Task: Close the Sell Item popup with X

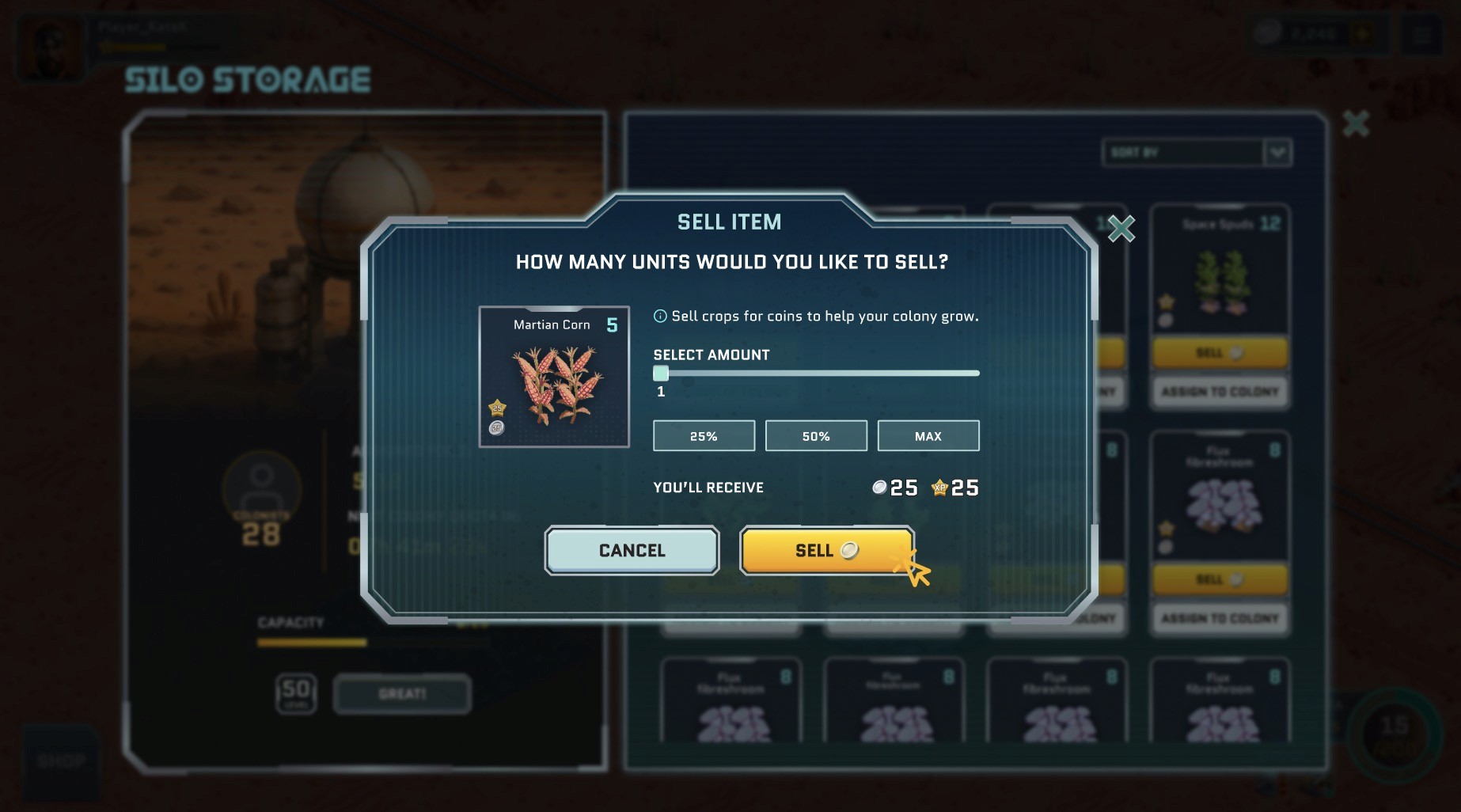Action: click(1121, 229)
